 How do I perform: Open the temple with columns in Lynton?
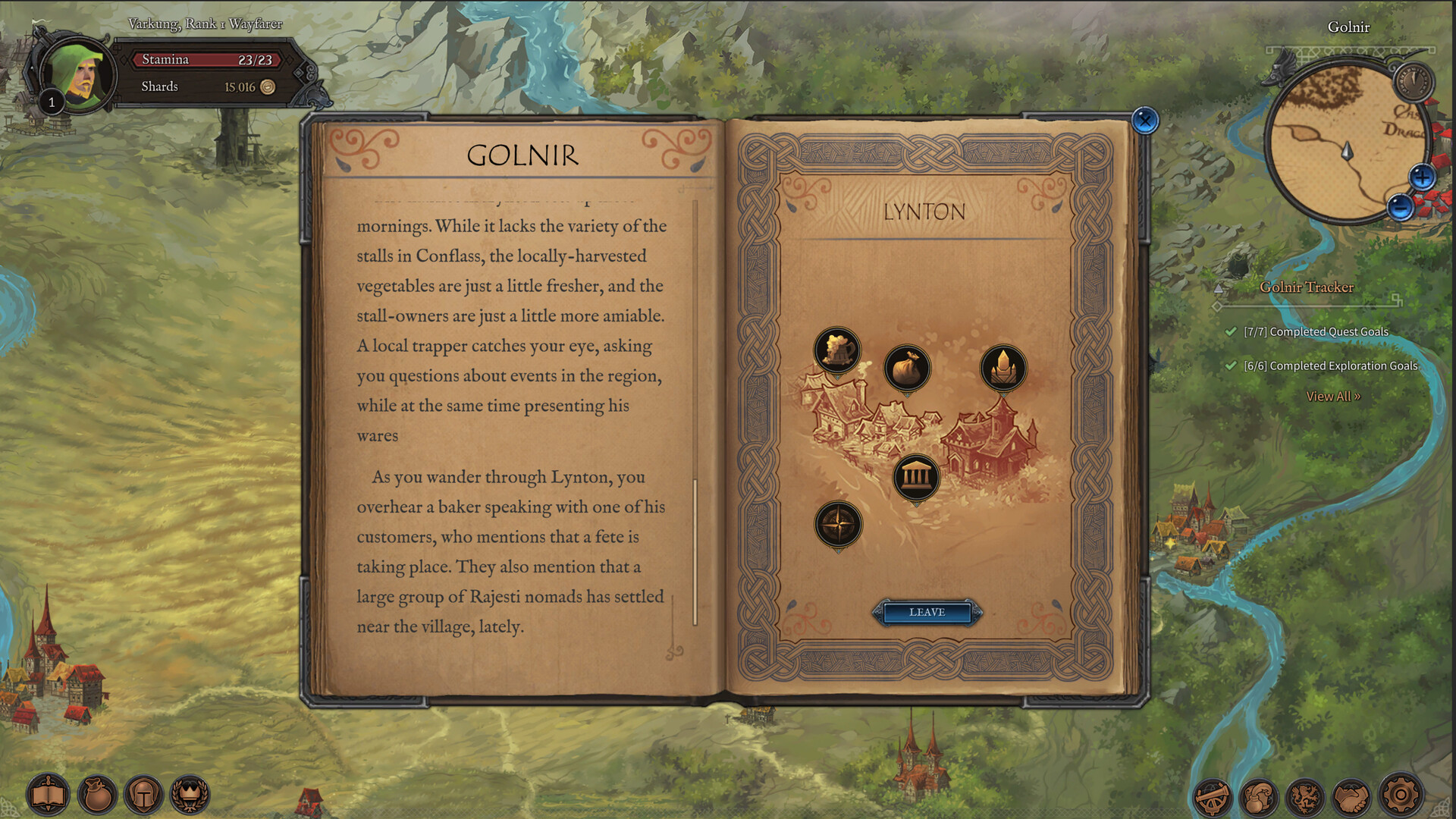pos(918,478)
